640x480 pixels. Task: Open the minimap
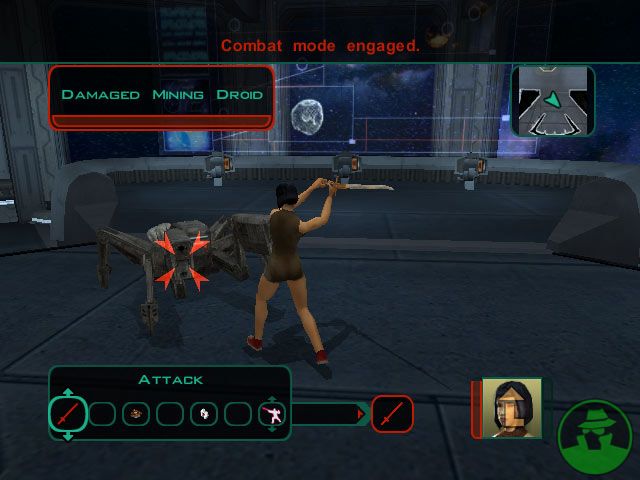(x=553, y=101)
